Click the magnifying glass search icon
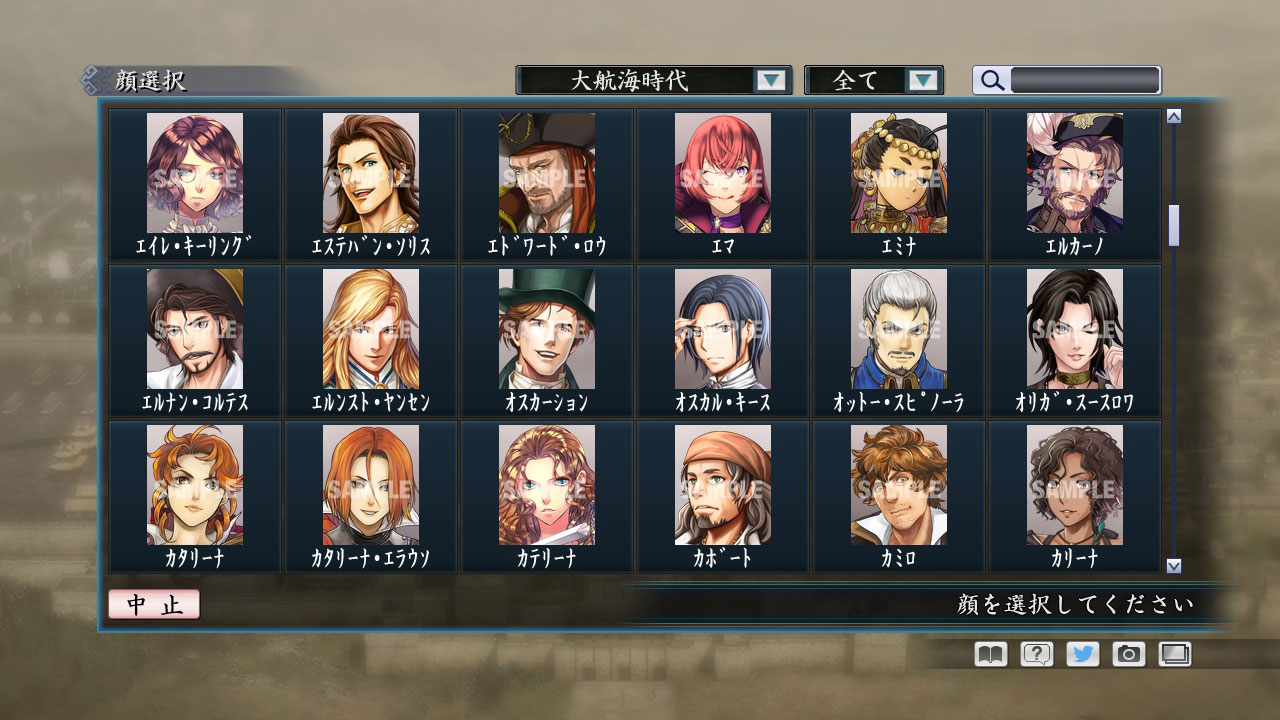This screenshot has width=1280, height=720. (991, 80)
